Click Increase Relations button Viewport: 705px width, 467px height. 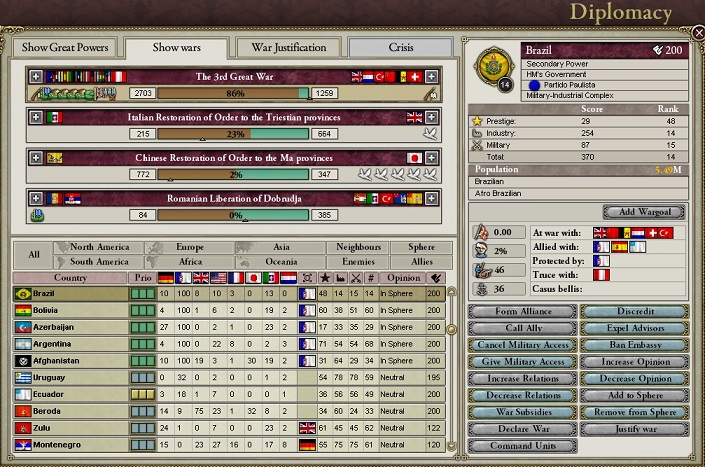tap(522, 379)
